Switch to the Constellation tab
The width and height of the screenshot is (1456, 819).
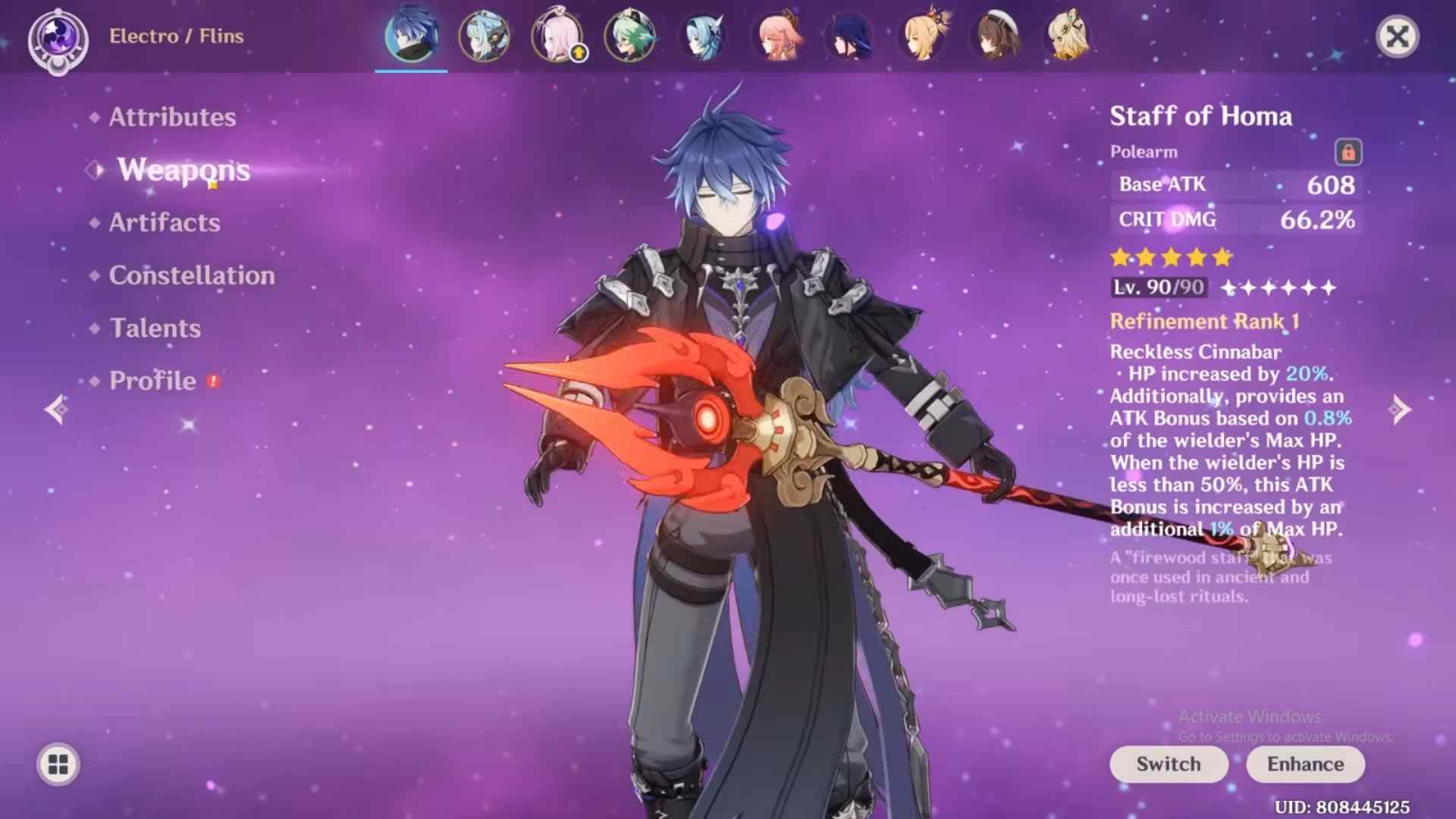pos(191,275)
